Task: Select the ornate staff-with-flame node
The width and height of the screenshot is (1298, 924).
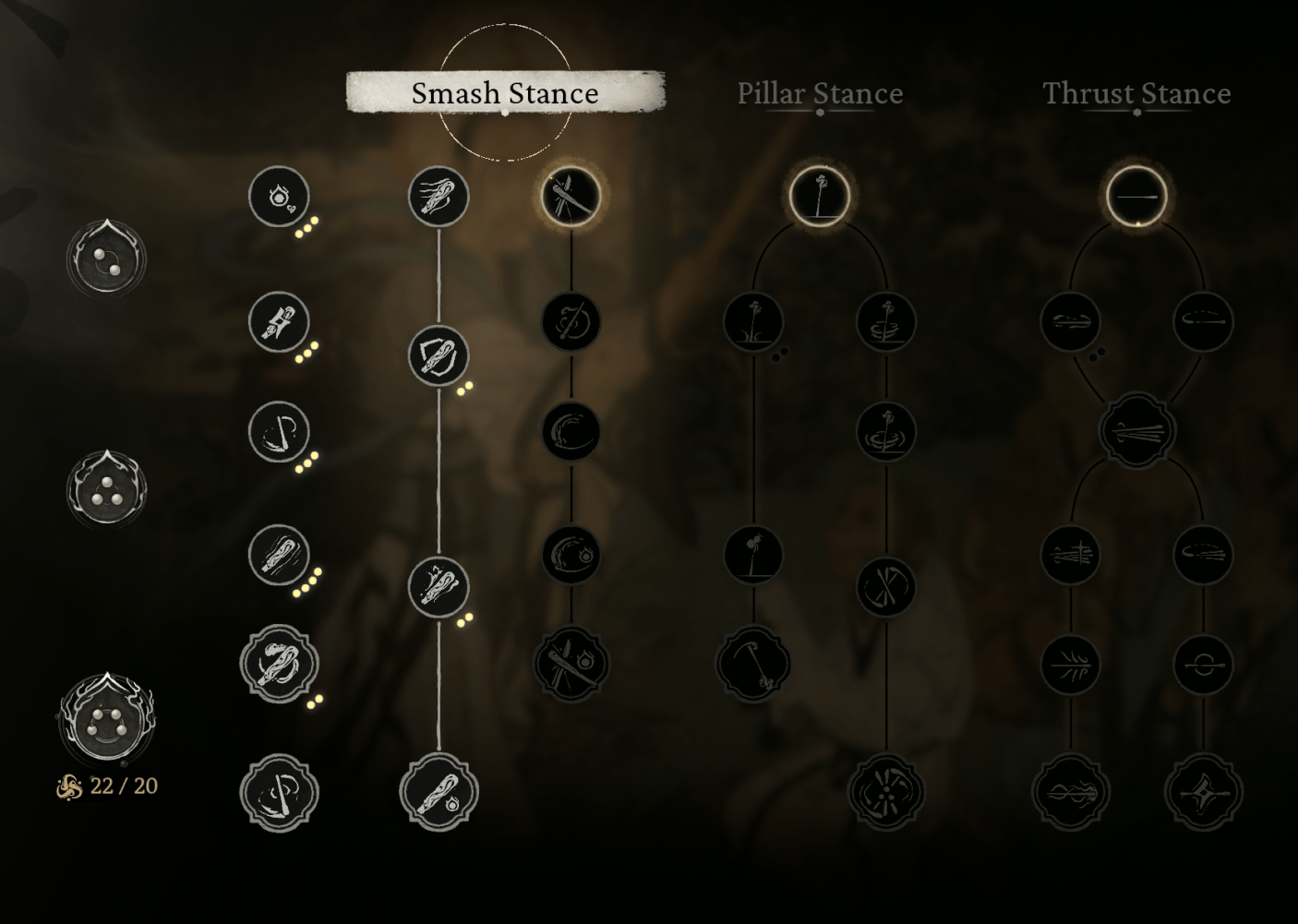Action: tap(439, 792)
